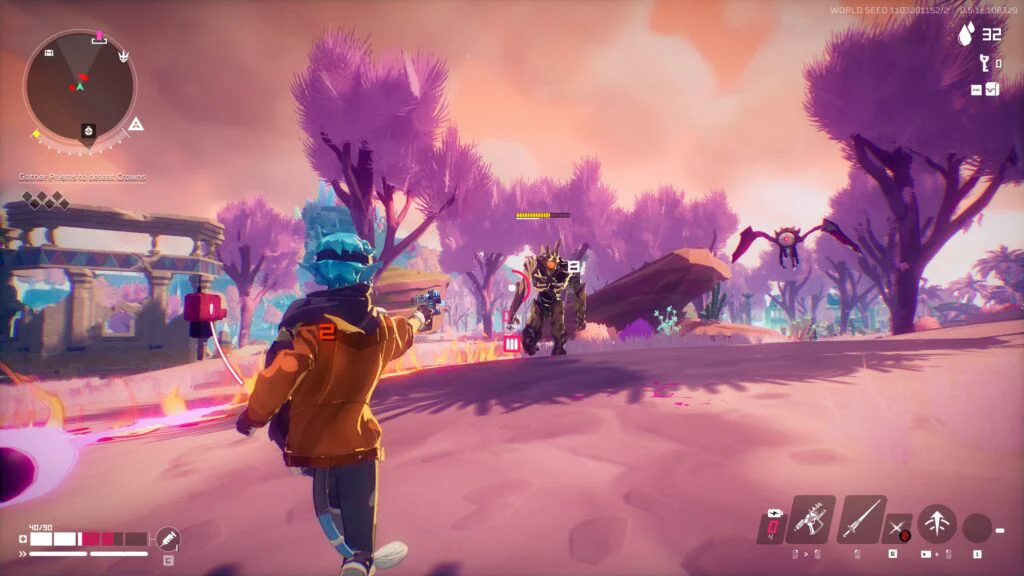This screenshot has width=1024, height=576.
Task: Select the white triangle marker by the minimap
Action: [x=137, y=124]
